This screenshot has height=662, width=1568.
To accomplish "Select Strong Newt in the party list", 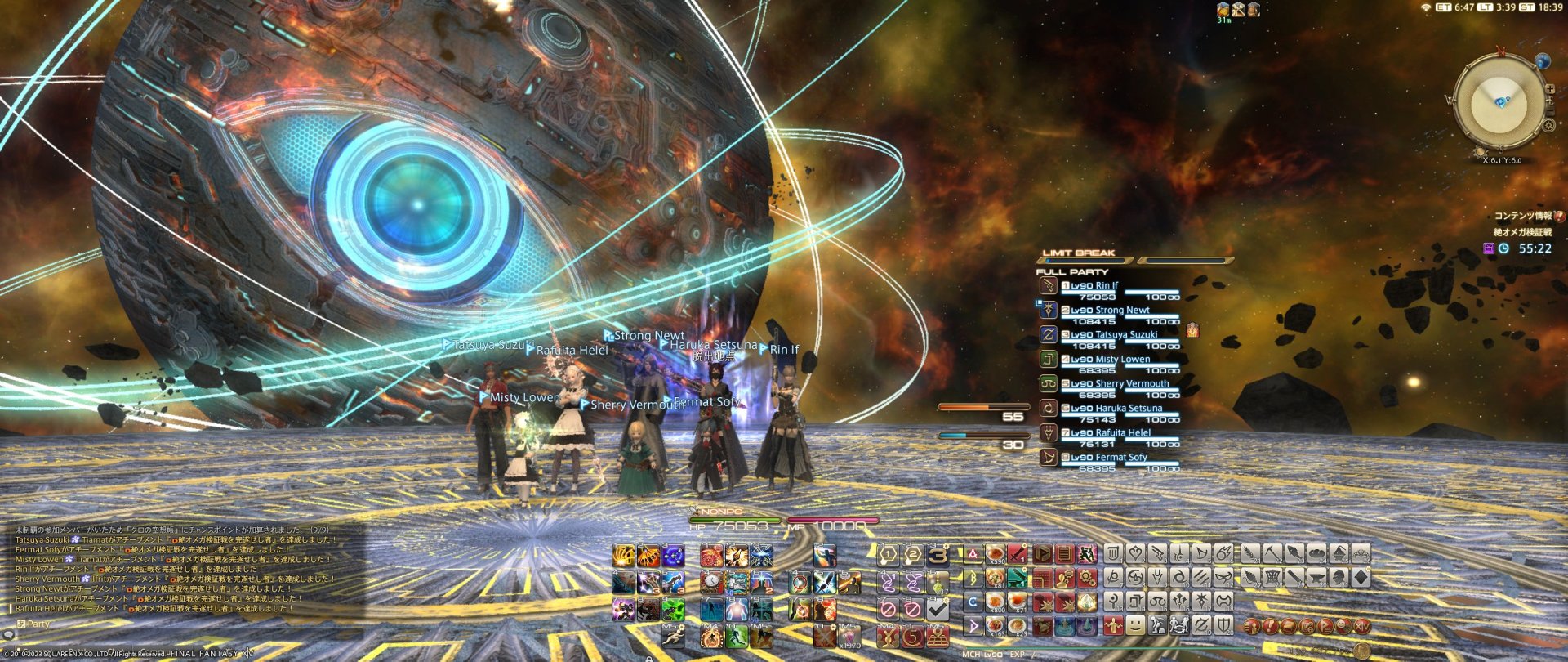I will click(1122, 310).
